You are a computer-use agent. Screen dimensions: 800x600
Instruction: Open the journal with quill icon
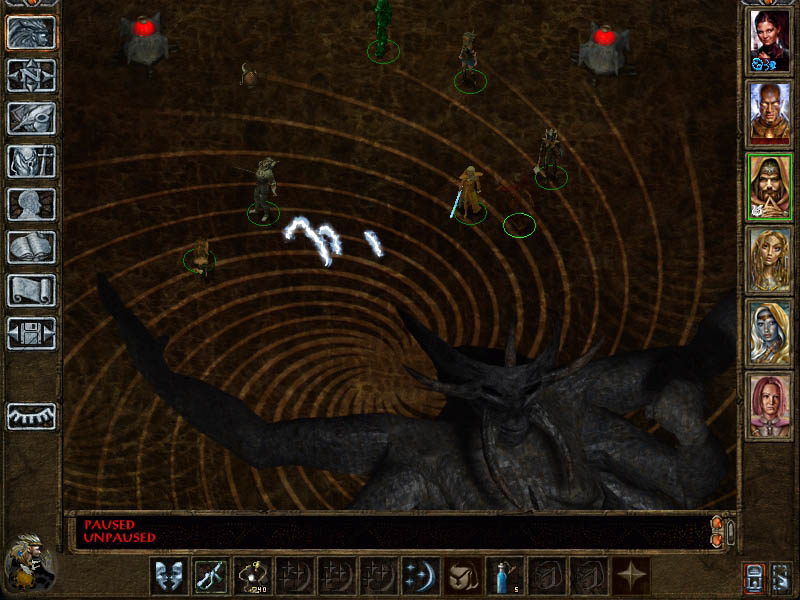pos(32,118)
